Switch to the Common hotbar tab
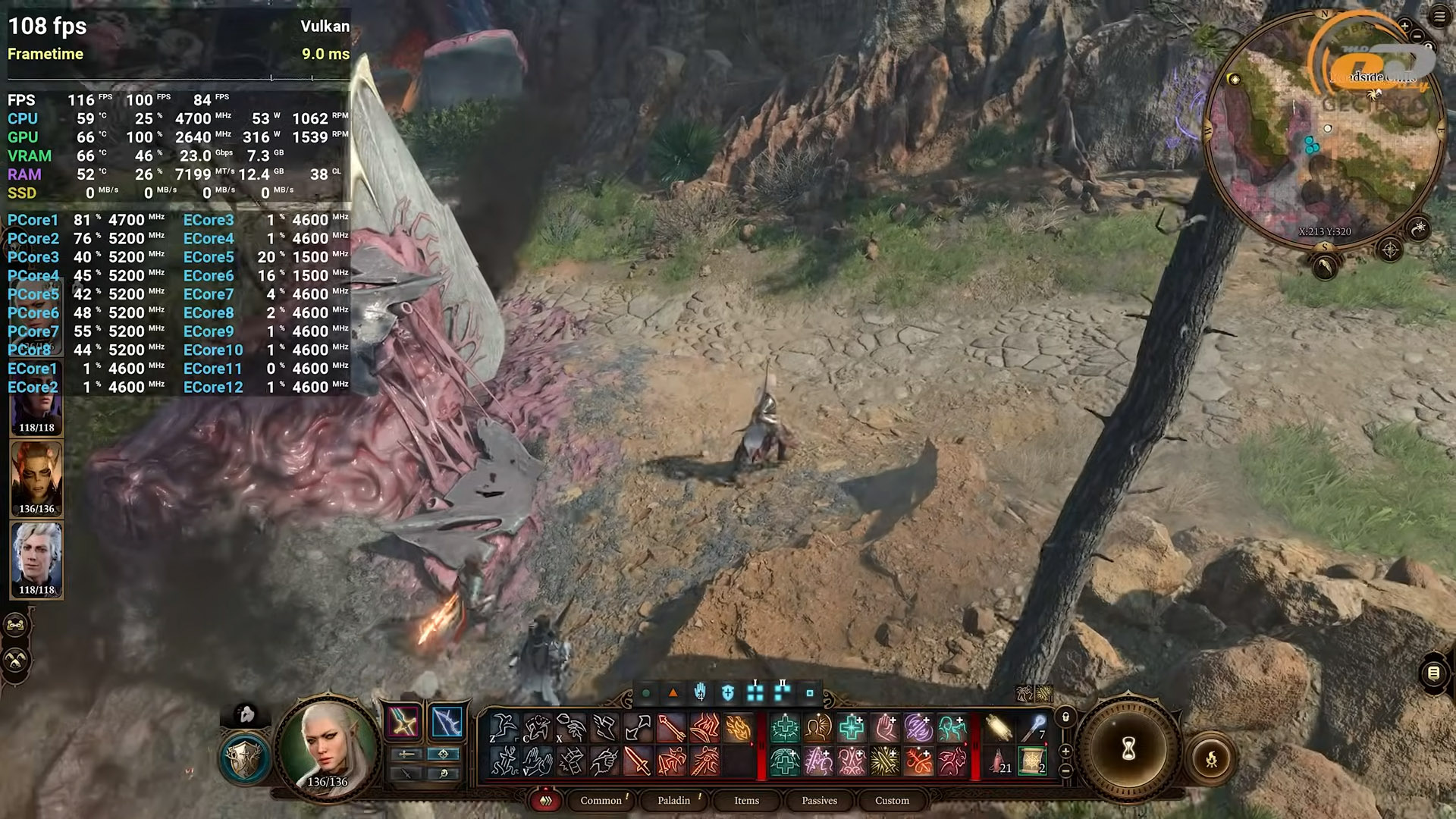Image resolution: width=1456 pixels, height=819 pixels. (x=601, y=800)
